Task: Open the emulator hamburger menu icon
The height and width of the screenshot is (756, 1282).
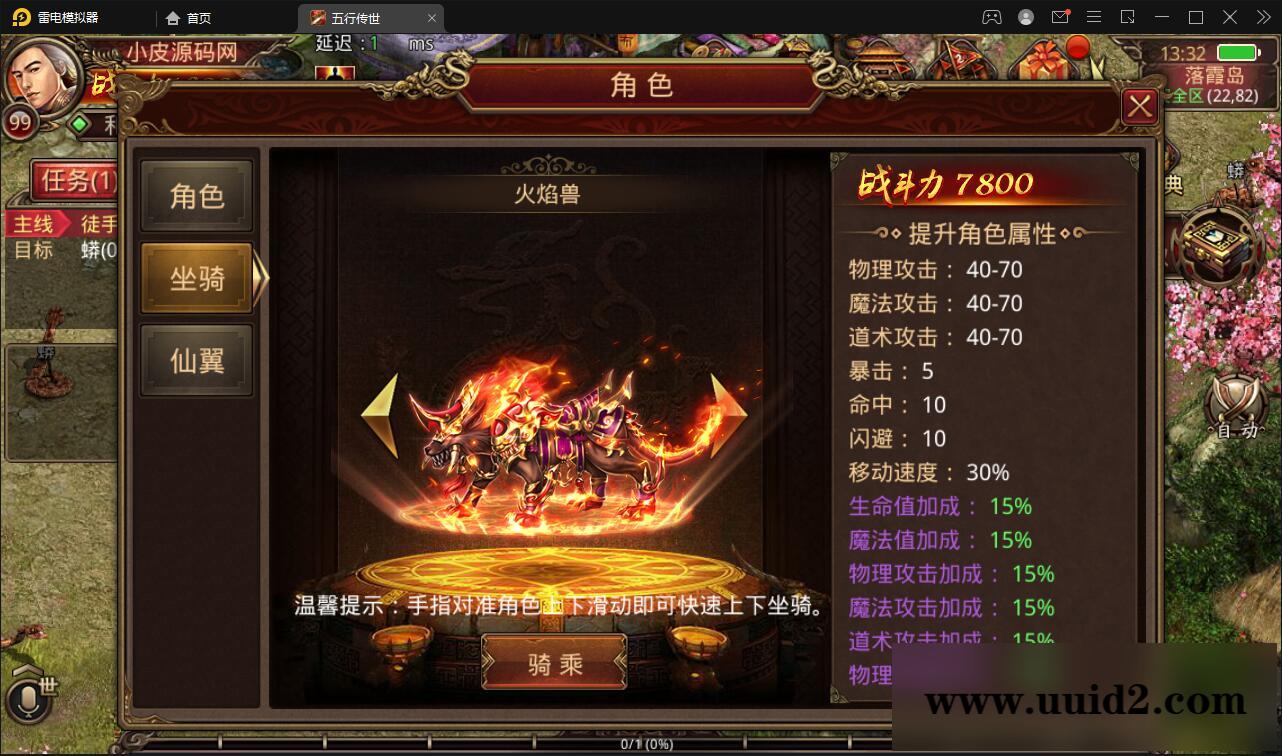Action: (1094, 16)
